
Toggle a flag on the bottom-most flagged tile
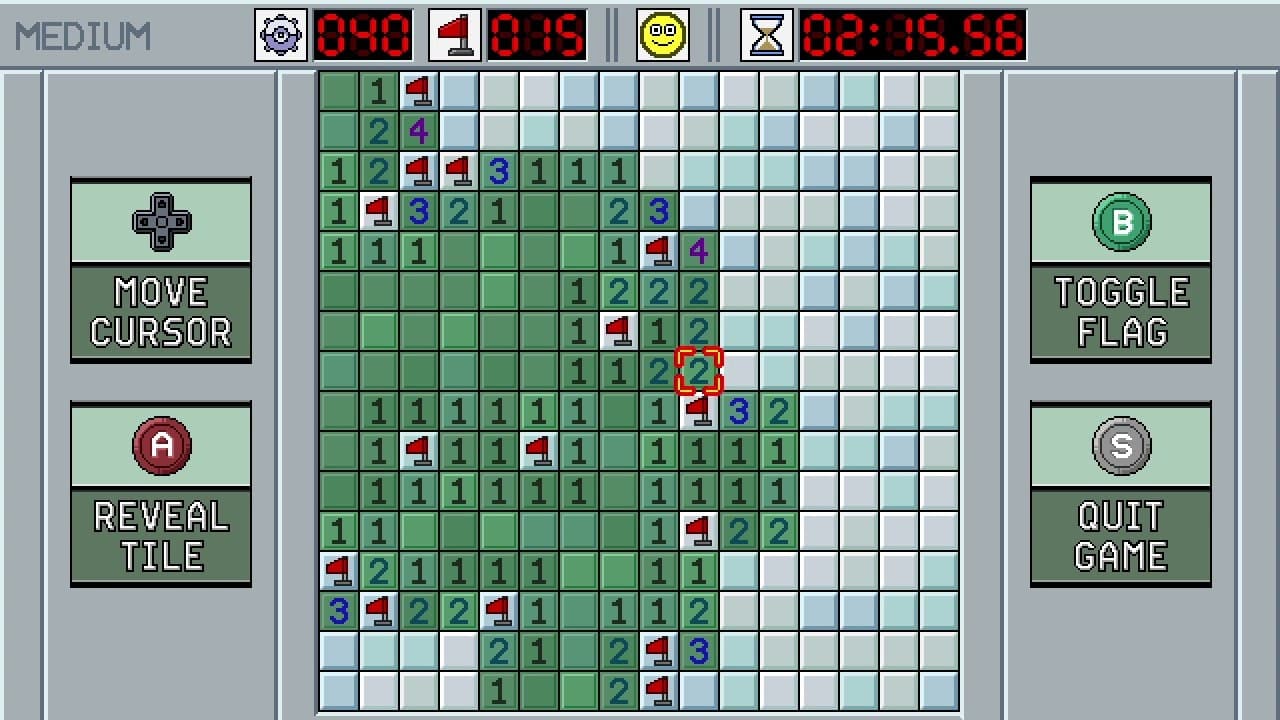pyautogui.click(x=659, y=690)
